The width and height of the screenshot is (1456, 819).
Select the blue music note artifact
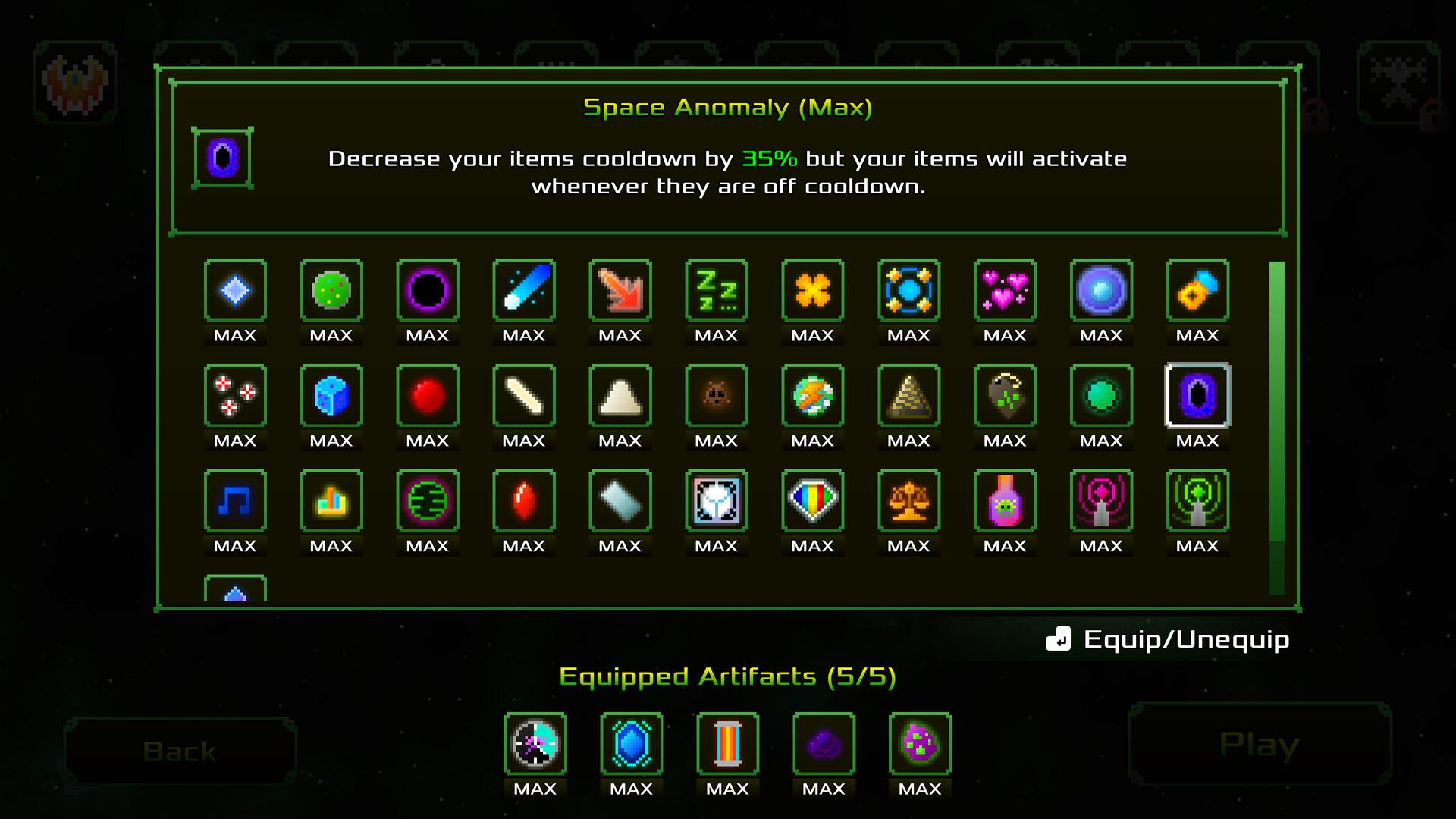coord(235,501)
